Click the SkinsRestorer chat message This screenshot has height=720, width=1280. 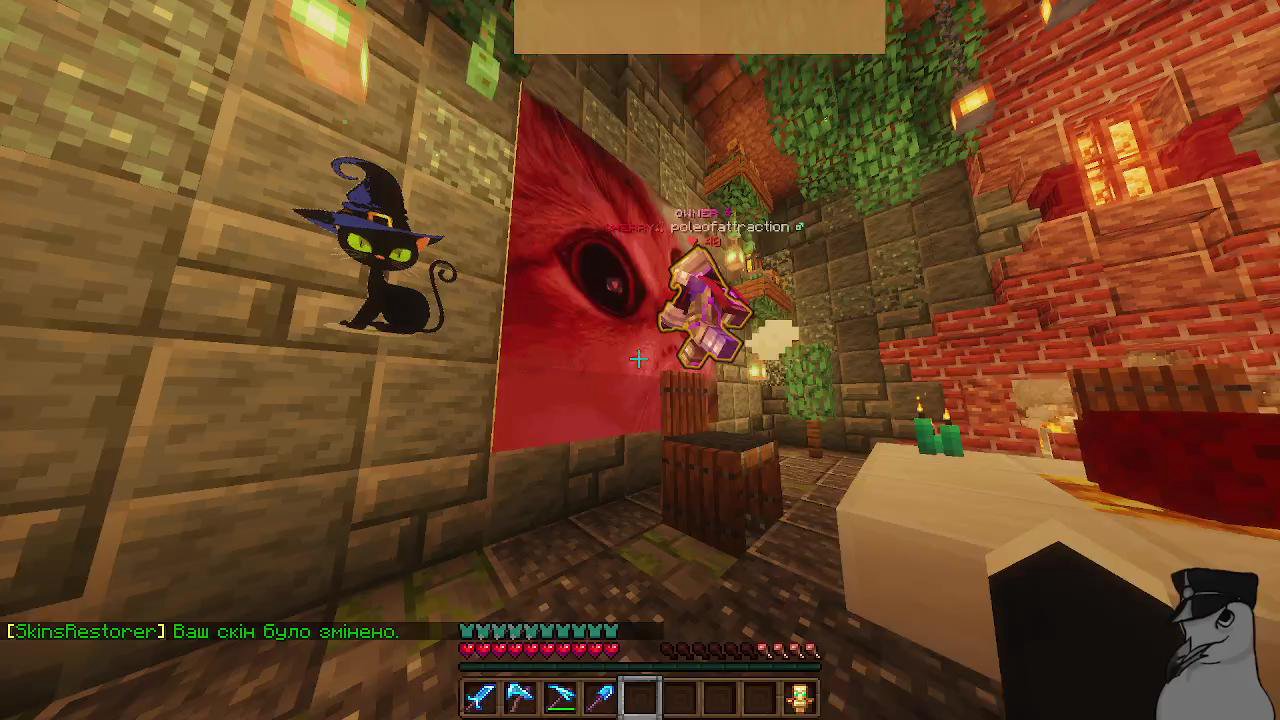point(200,631)
